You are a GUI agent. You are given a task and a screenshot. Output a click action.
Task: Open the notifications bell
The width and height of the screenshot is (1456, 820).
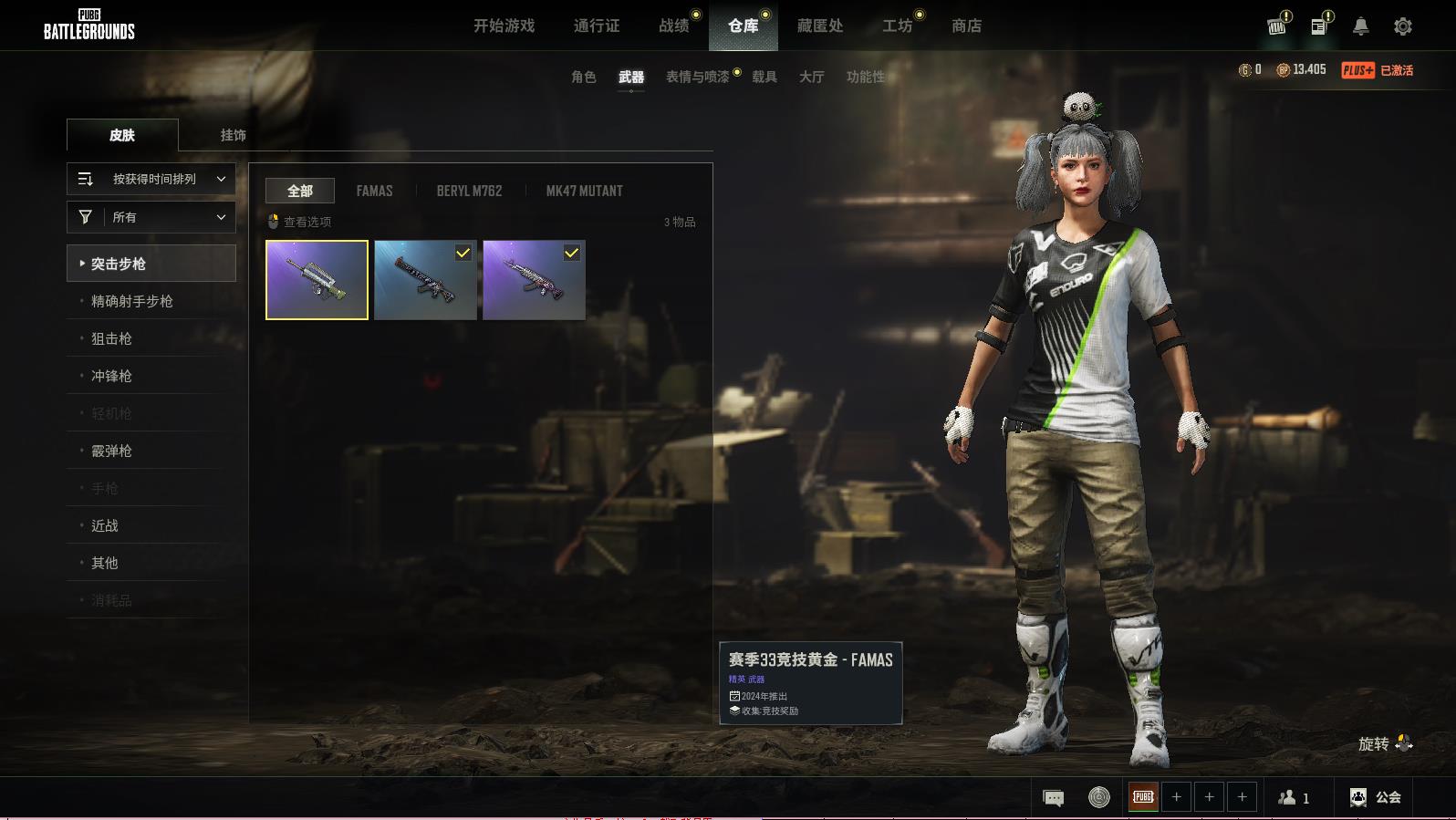pyautogui.click(x=1360, y=26)
